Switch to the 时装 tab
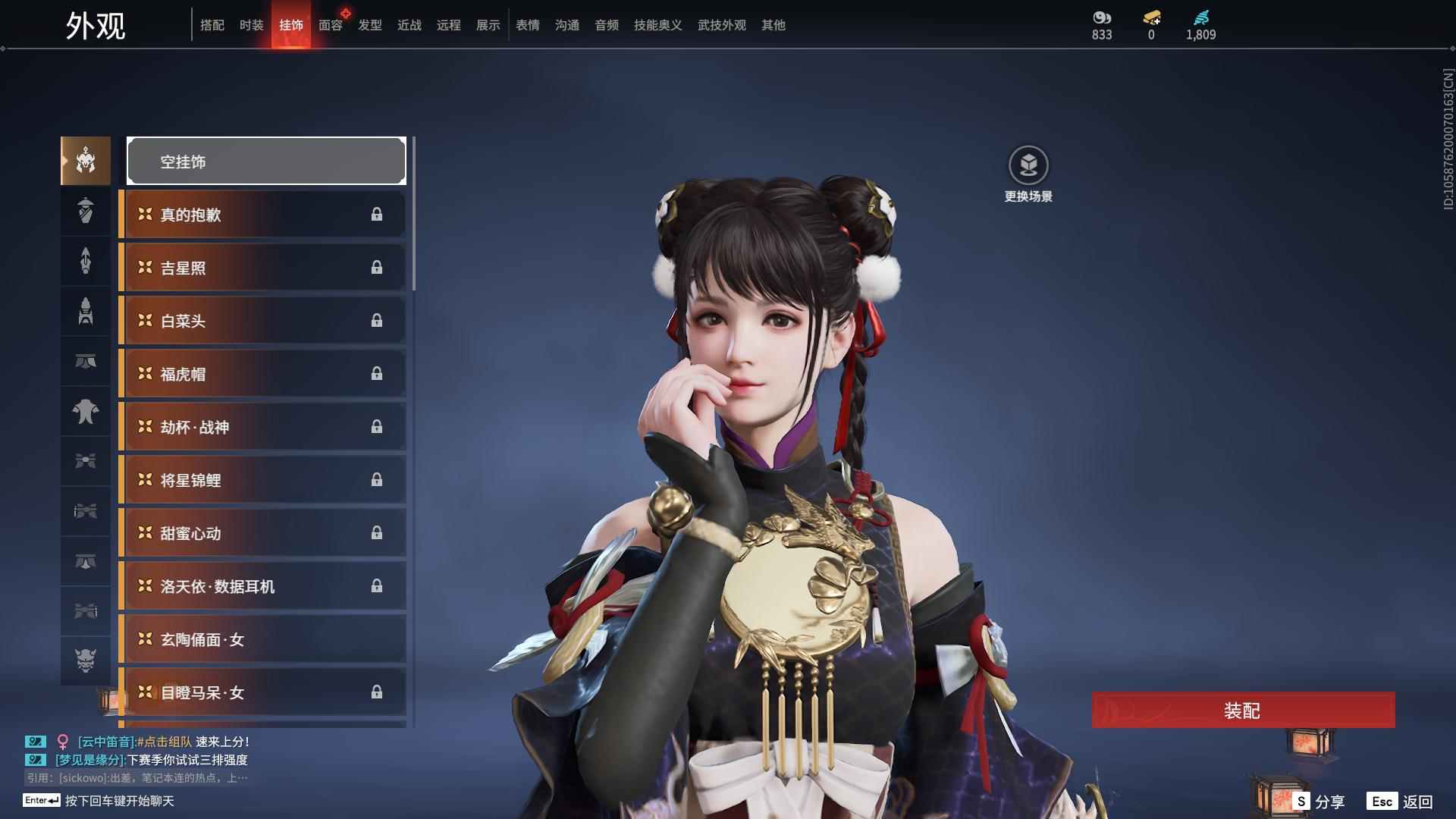This screenshot has height=819, width=1456. tap(252, 25)
